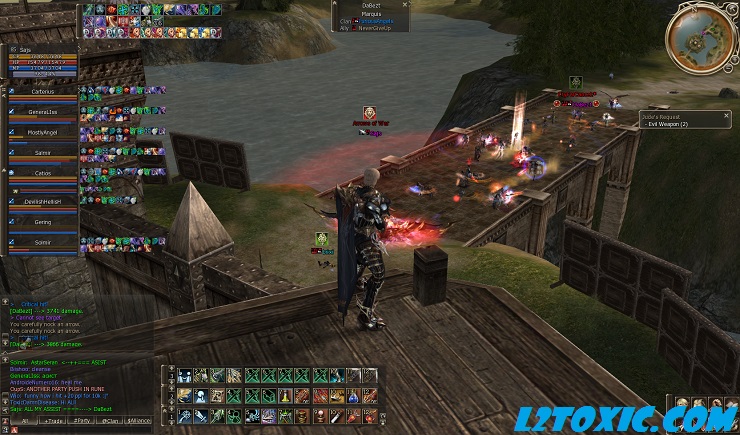Click the Catios party entry
The image size is (740, 435).
(42, 174)
